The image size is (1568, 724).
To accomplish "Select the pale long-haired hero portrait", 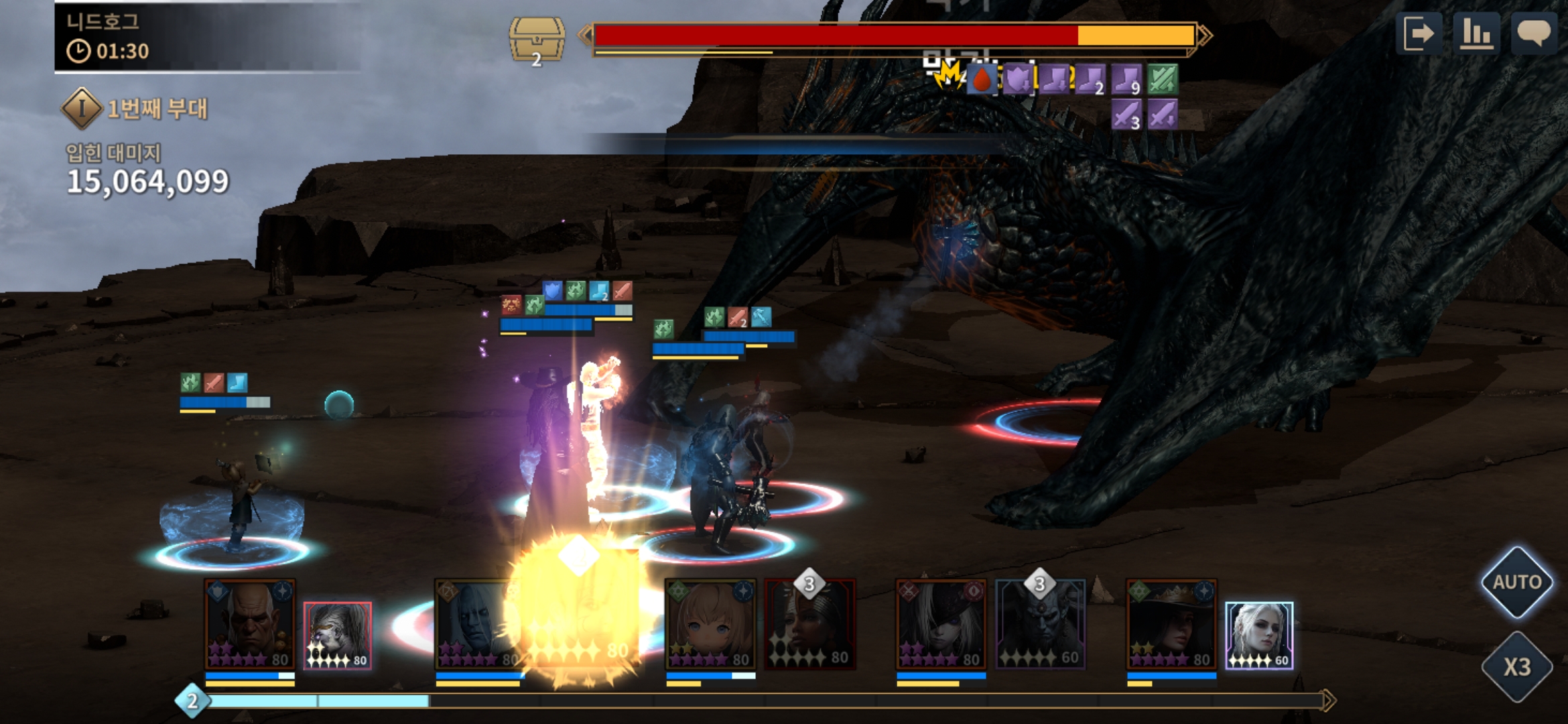I will click(x=476, y=624).
